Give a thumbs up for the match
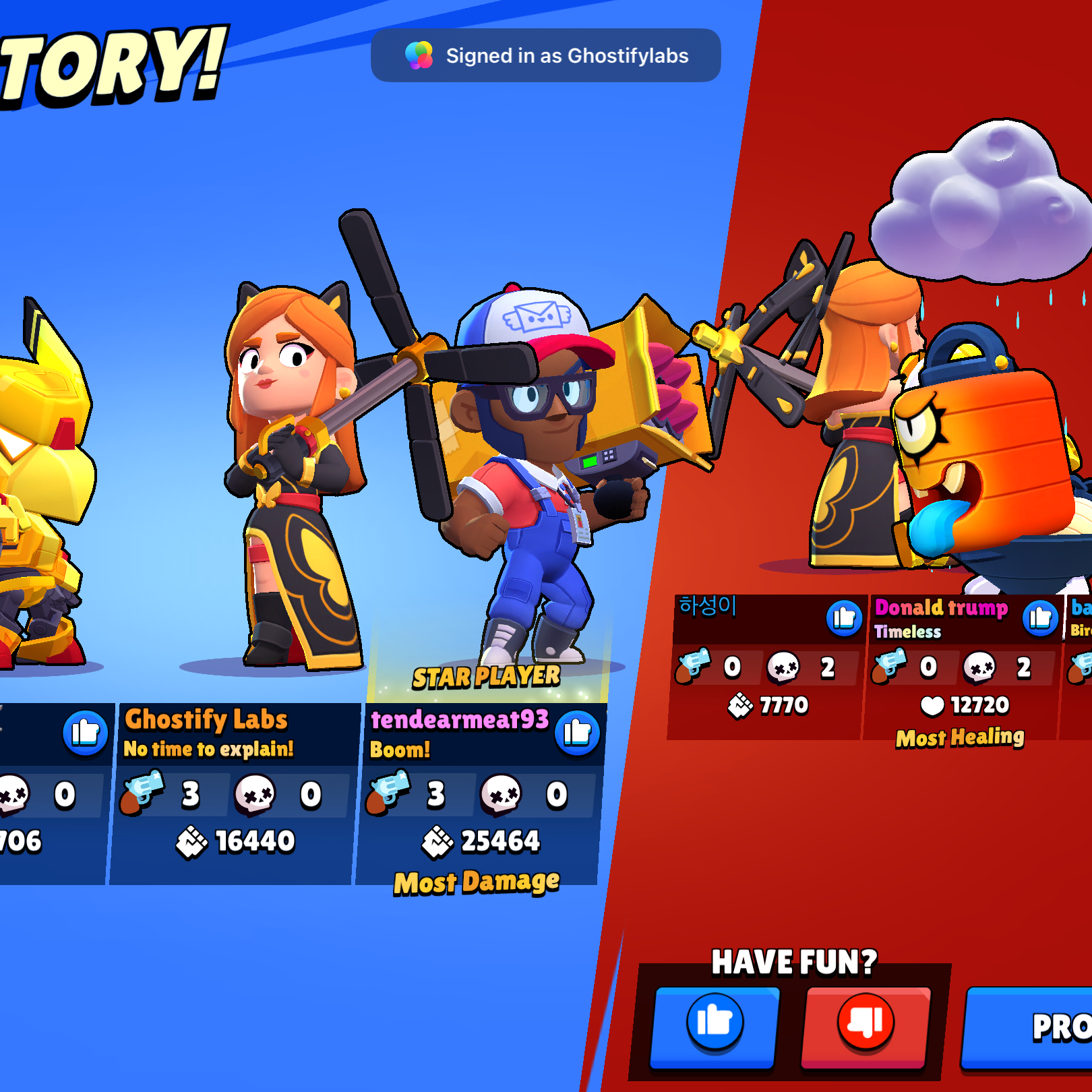 [715, 1026]
